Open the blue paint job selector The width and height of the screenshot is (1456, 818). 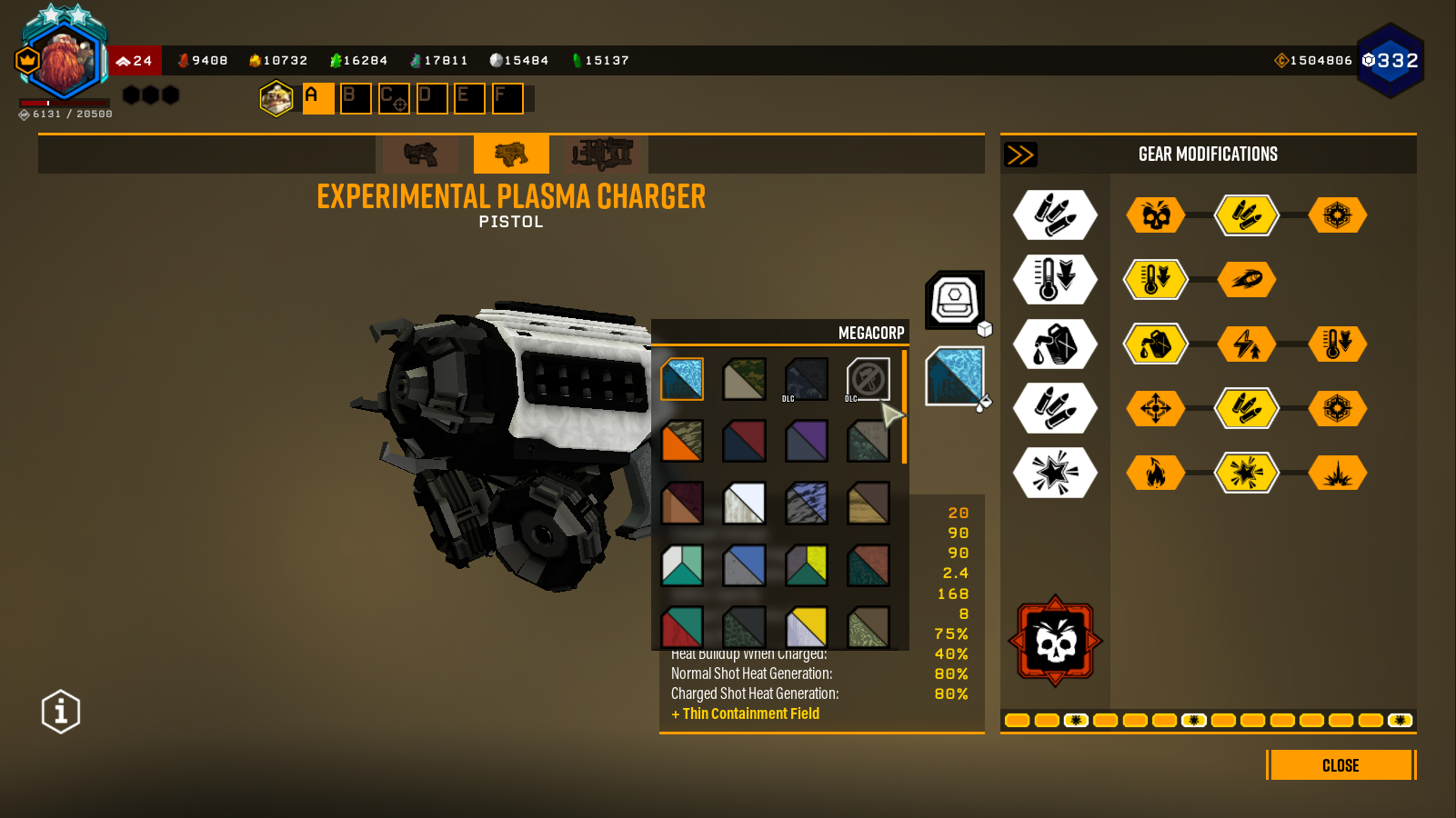pyautogui.click(x=955, y=376)
